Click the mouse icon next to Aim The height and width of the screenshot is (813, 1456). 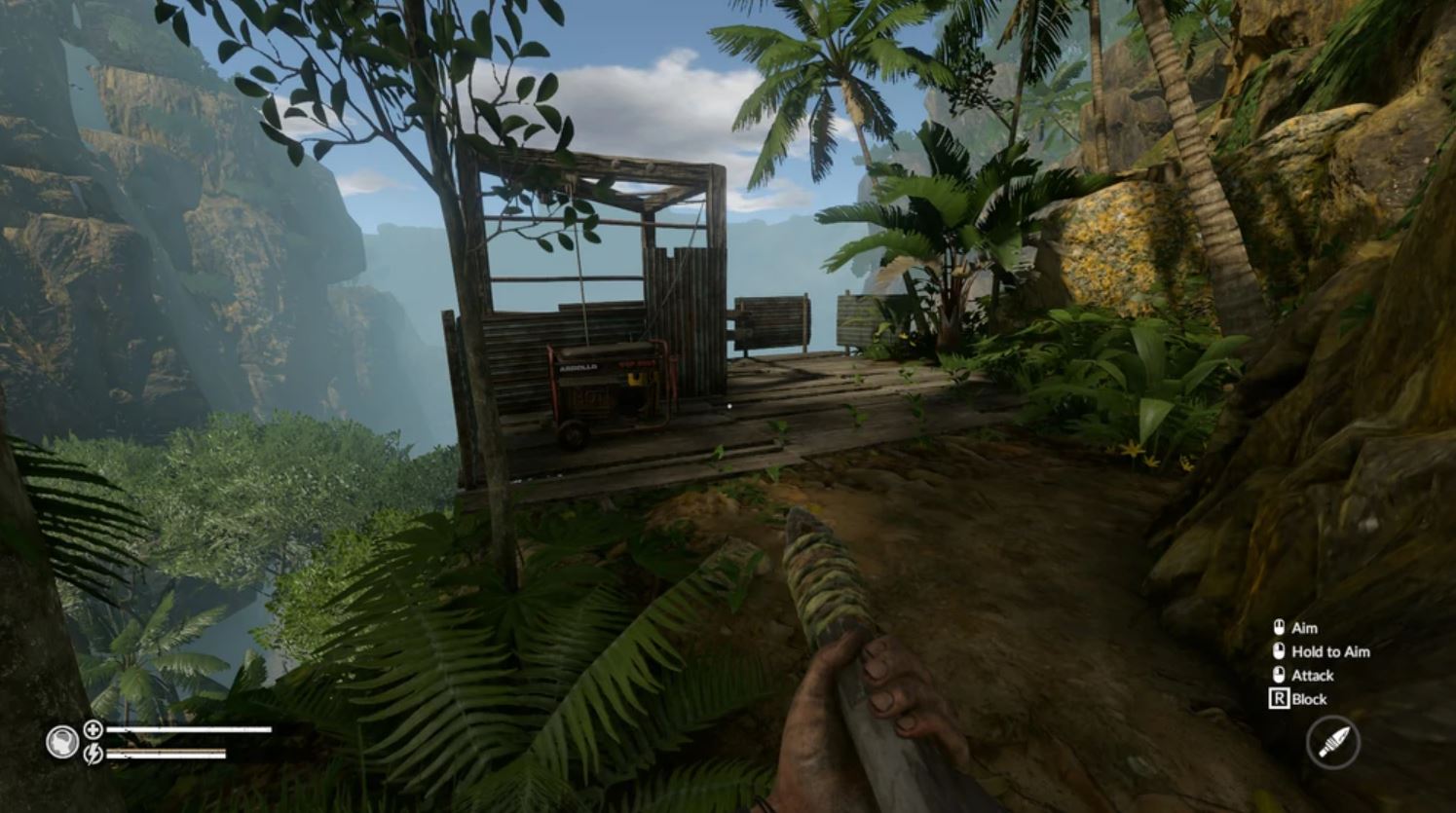point(1279,628)
